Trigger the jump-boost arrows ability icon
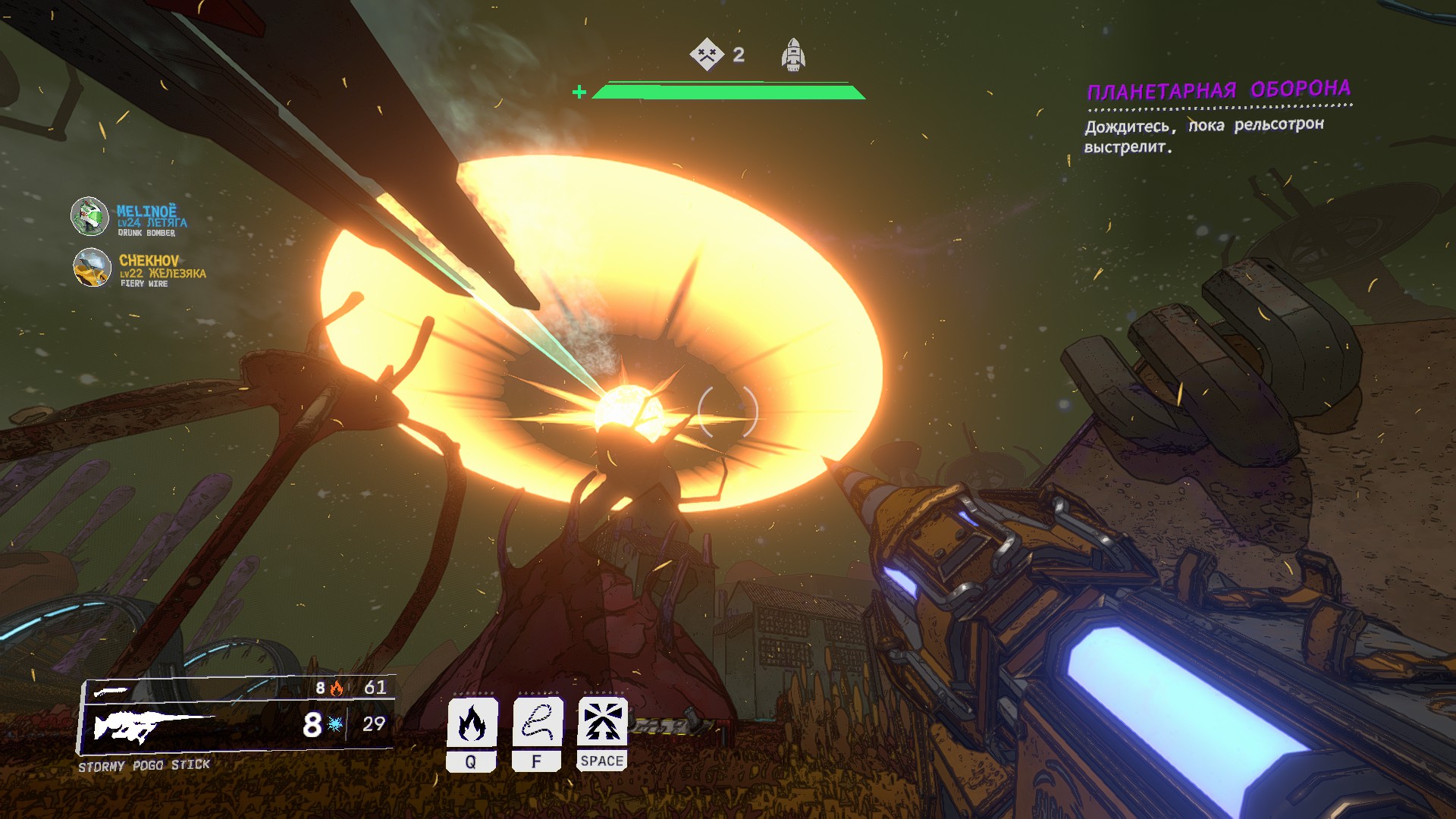This screenshot has height=819, width=1456. (602, 723)
